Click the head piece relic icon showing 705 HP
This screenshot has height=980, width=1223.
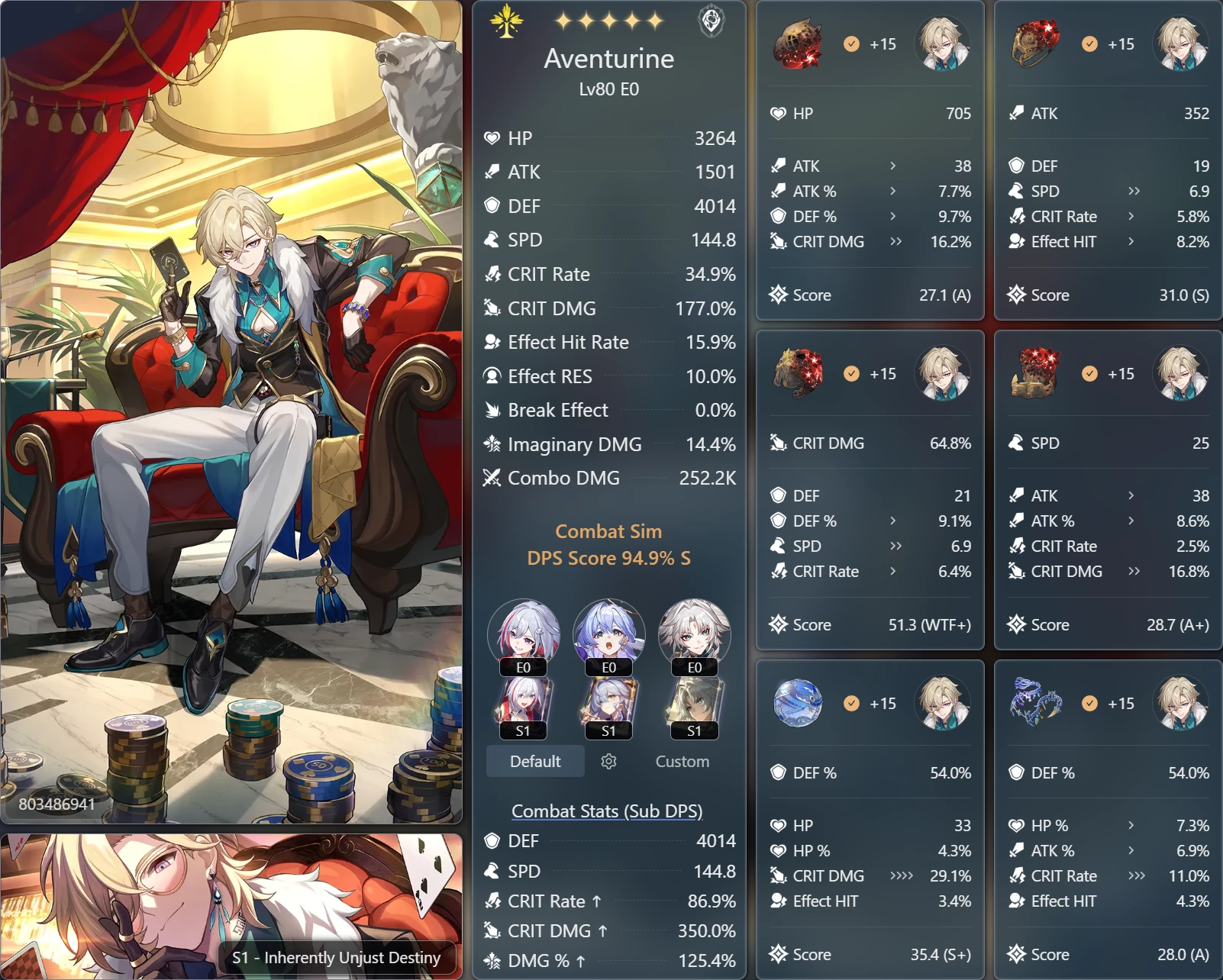[799, 44]
